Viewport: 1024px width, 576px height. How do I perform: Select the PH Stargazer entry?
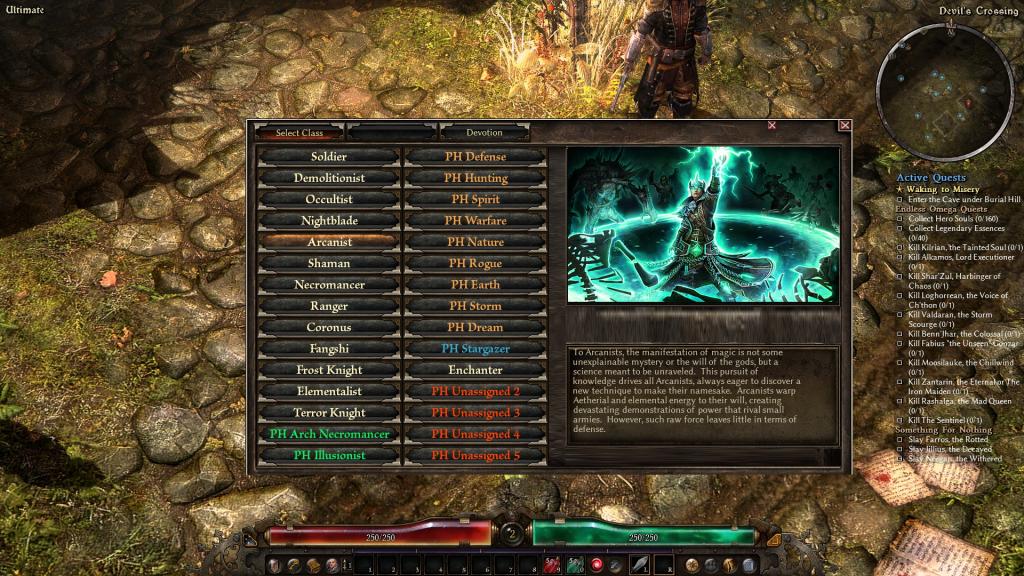coord(475,349)
